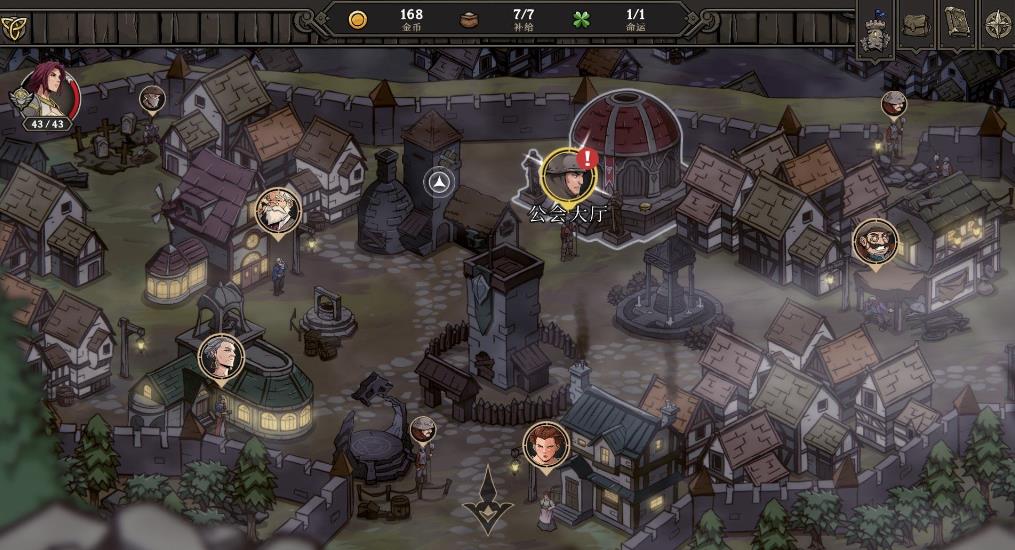Open the castle crest banner menu
1015x550 pixels.
(x=877, y=29)
